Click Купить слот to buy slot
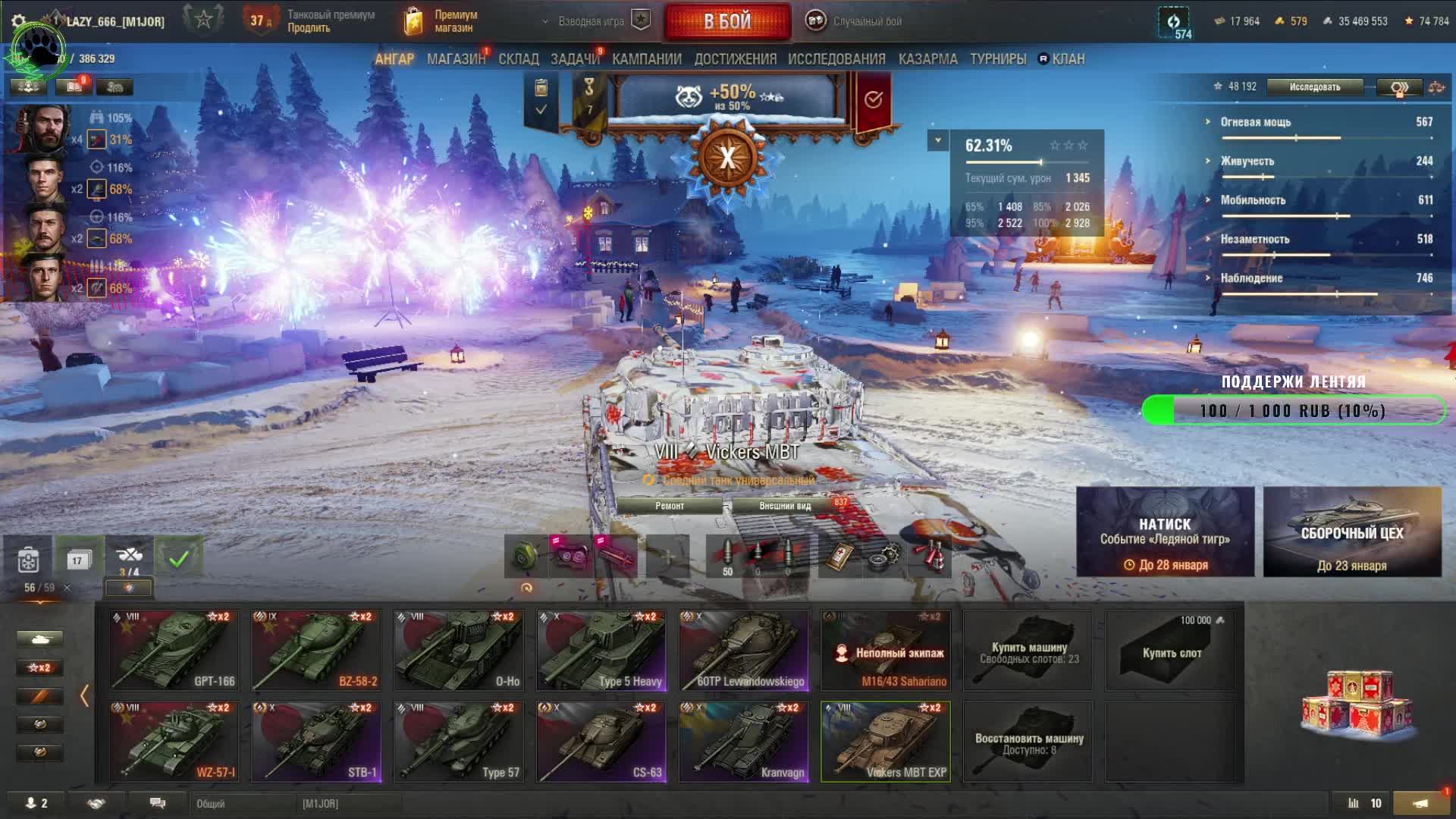 coord(1171,651)
